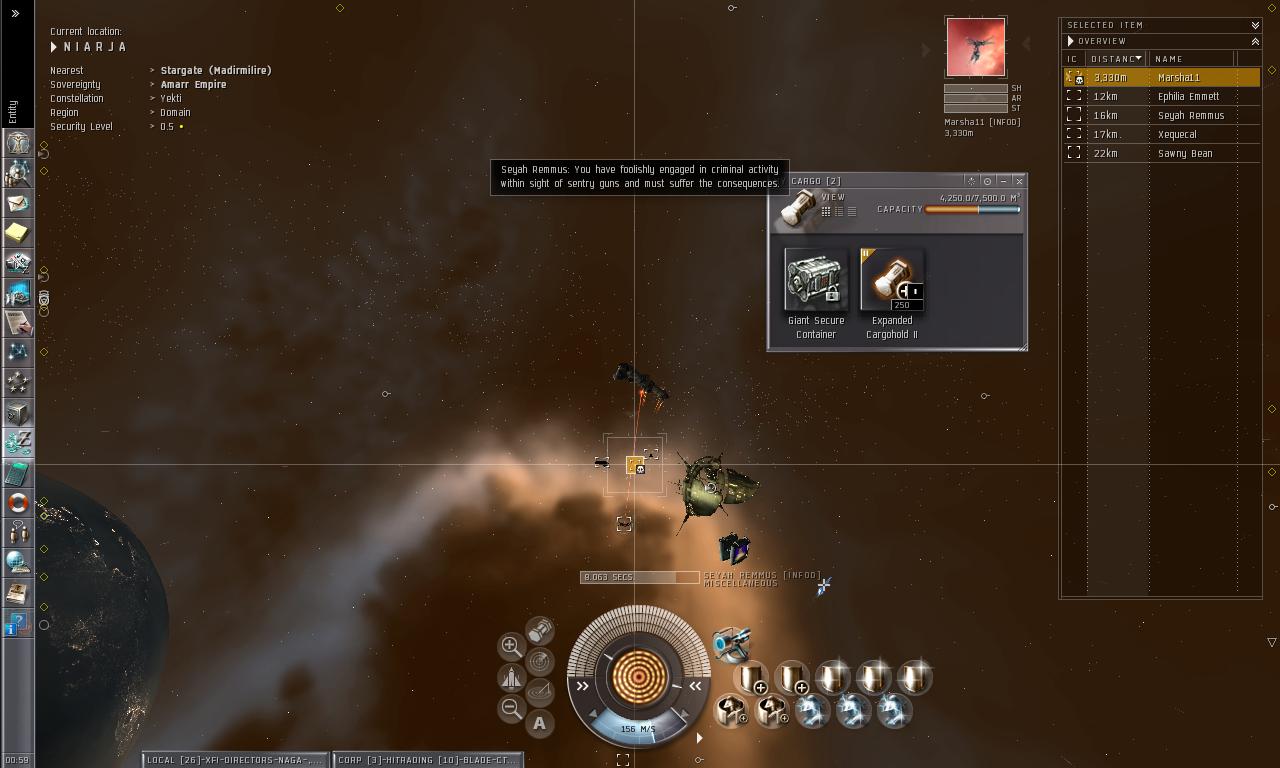1280x768 pixels.
Task: Zoom in with the magnifier plus button
Action: pos(511,646)
